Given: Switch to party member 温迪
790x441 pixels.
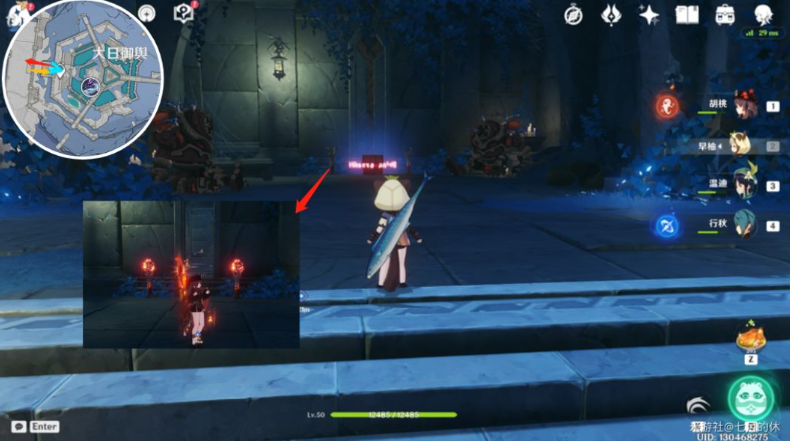Looking at the screenshot, I should [x=741, y=185].
